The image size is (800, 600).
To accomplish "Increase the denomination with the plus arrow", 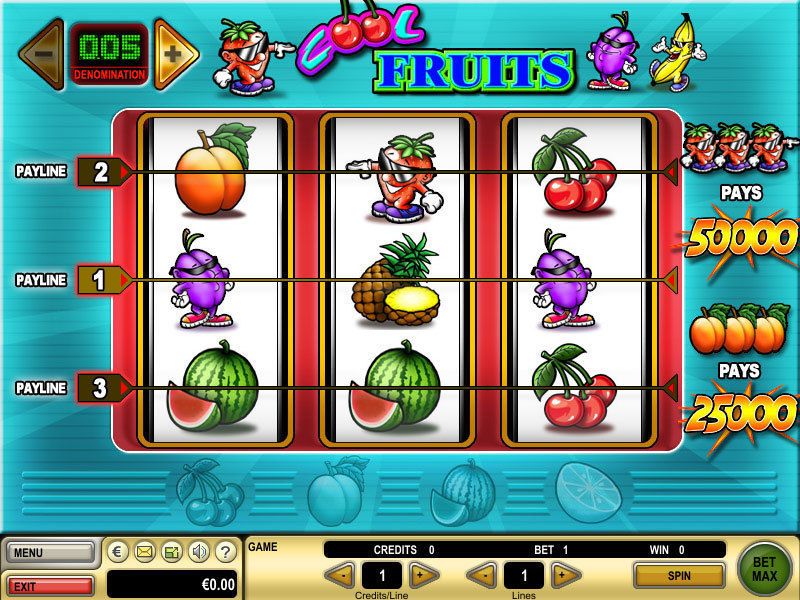I will pyautogui.click(x=173, y=53).
